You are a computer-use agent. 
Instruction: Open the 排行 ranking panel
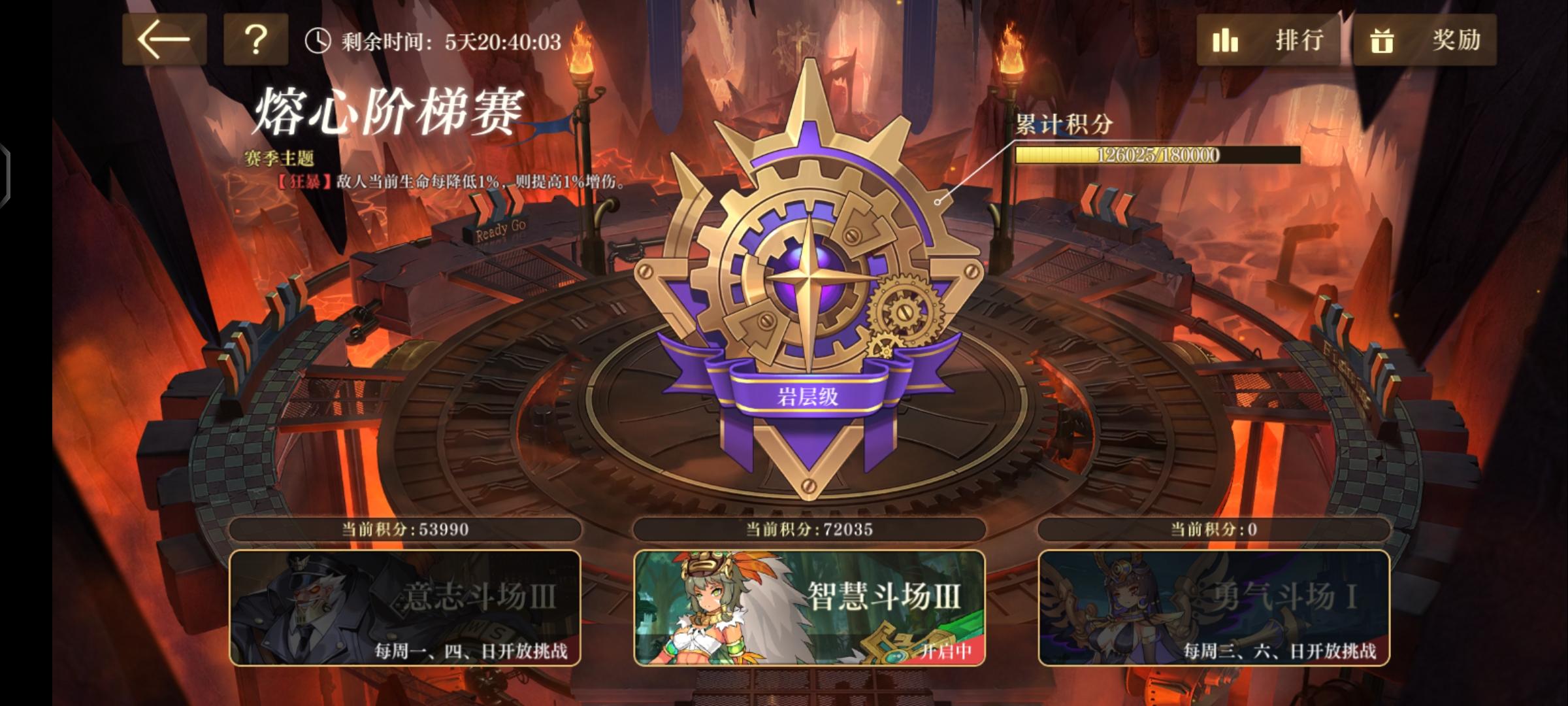click(x=1298, y=41)
